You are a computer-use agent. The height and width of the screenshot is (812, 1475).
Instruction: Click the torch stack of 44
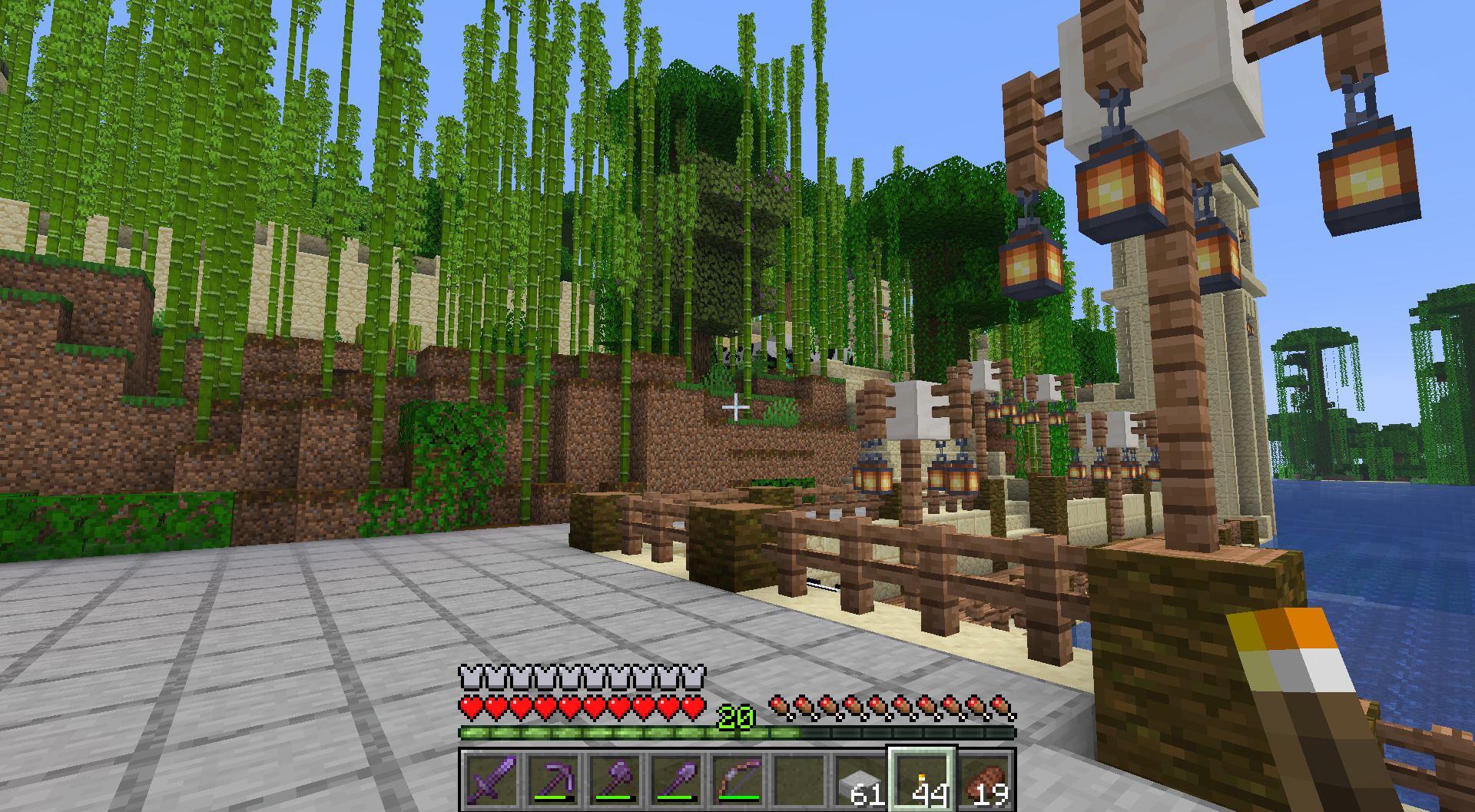click(922, 779)
